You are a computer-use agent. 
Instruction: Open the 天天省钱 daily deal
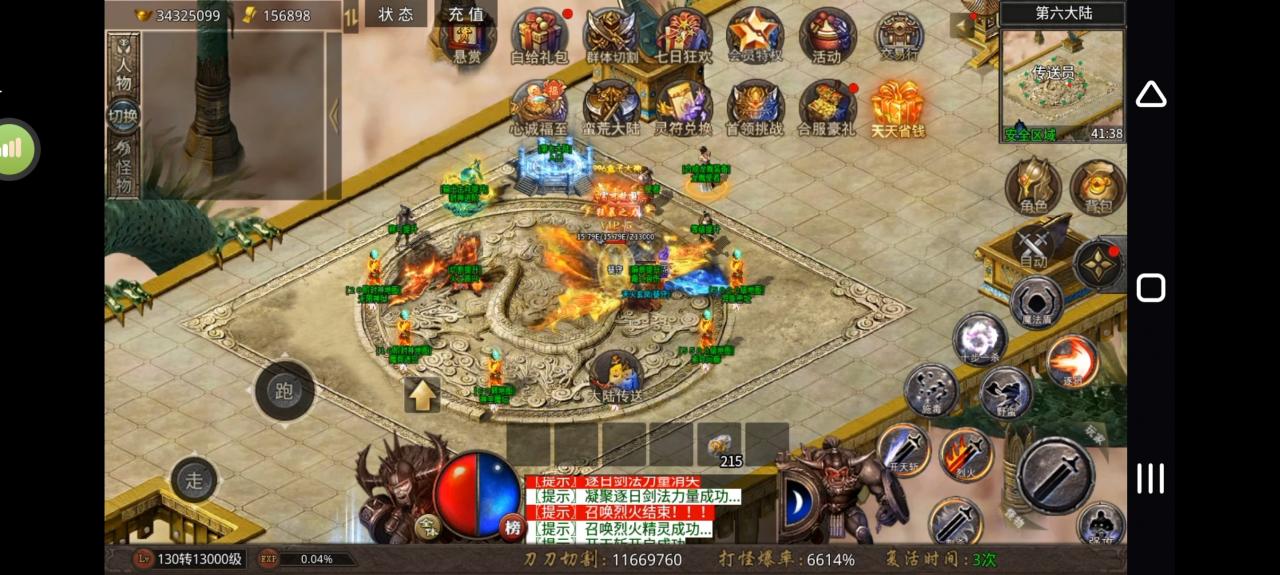(x=897, y=108)
